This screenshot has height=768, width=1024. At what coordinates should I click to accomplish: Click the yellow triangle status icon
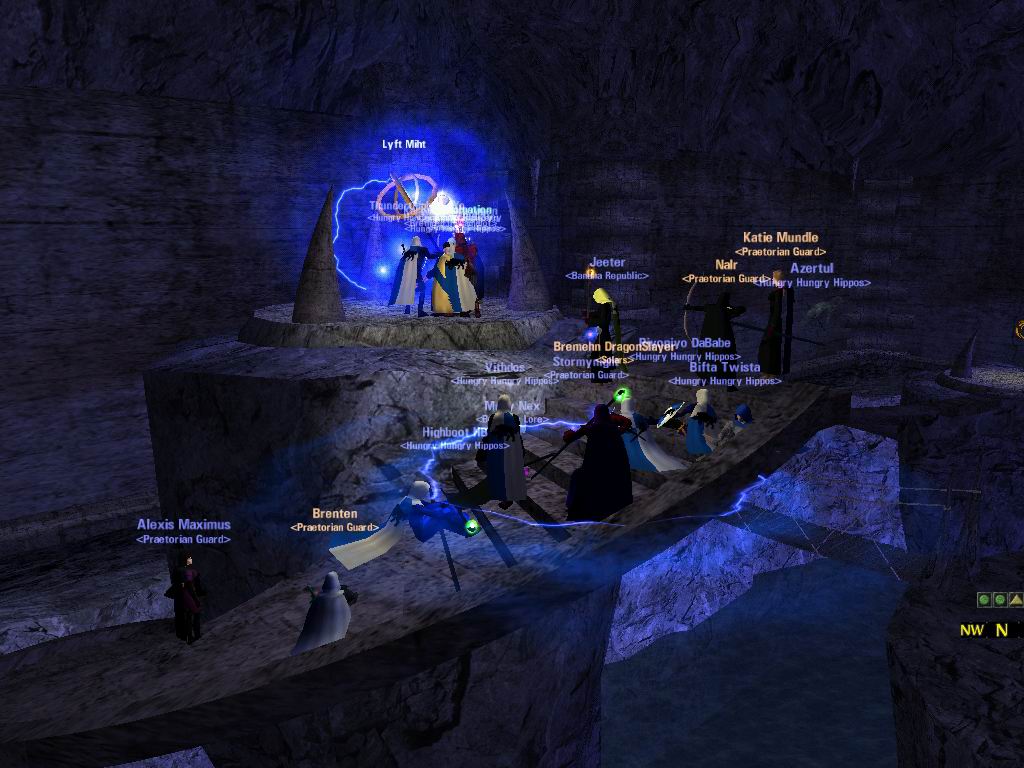[x=1015, y=600]
